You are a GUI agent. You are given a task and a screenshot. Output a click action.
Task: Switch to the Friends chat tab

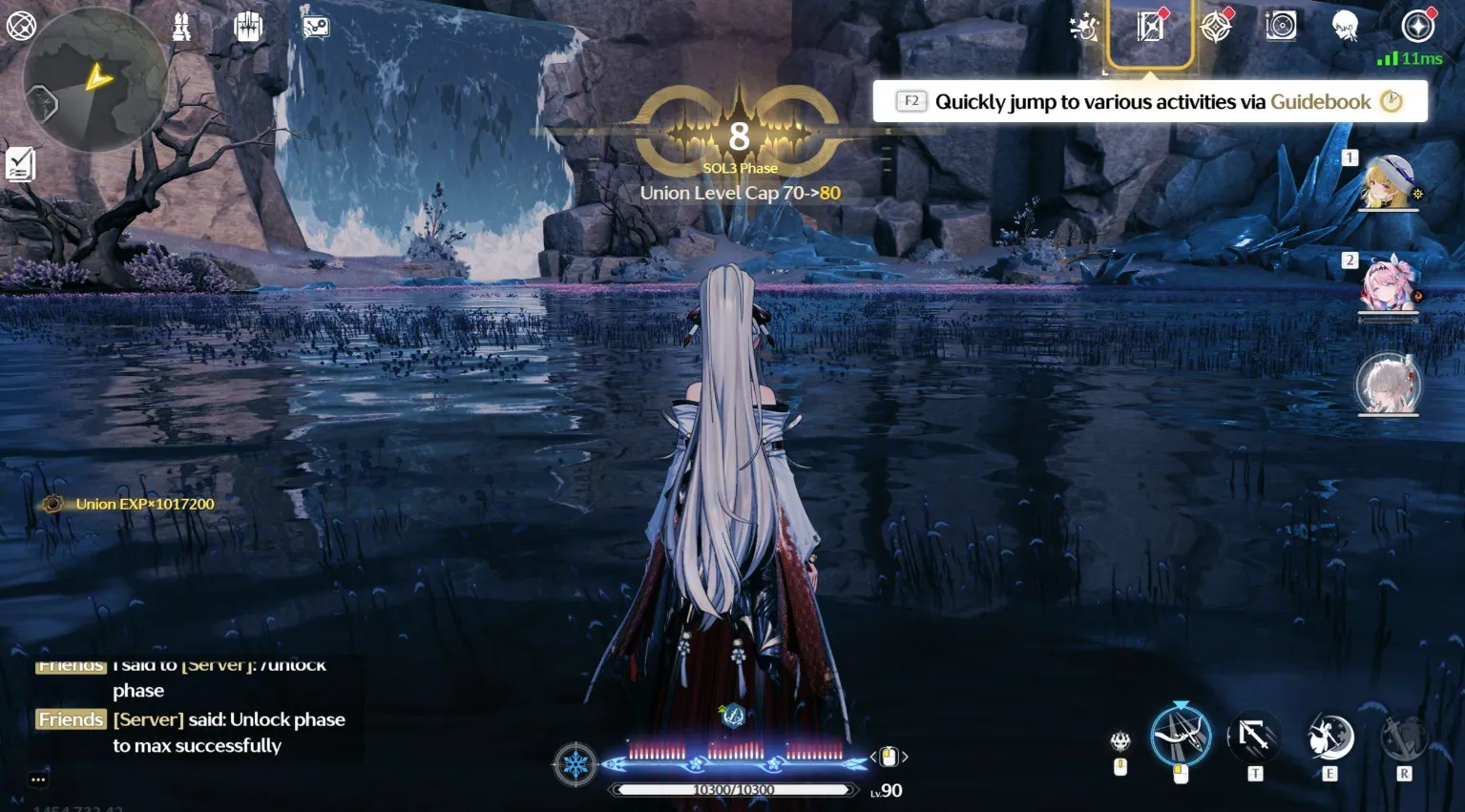coord(70,718)
